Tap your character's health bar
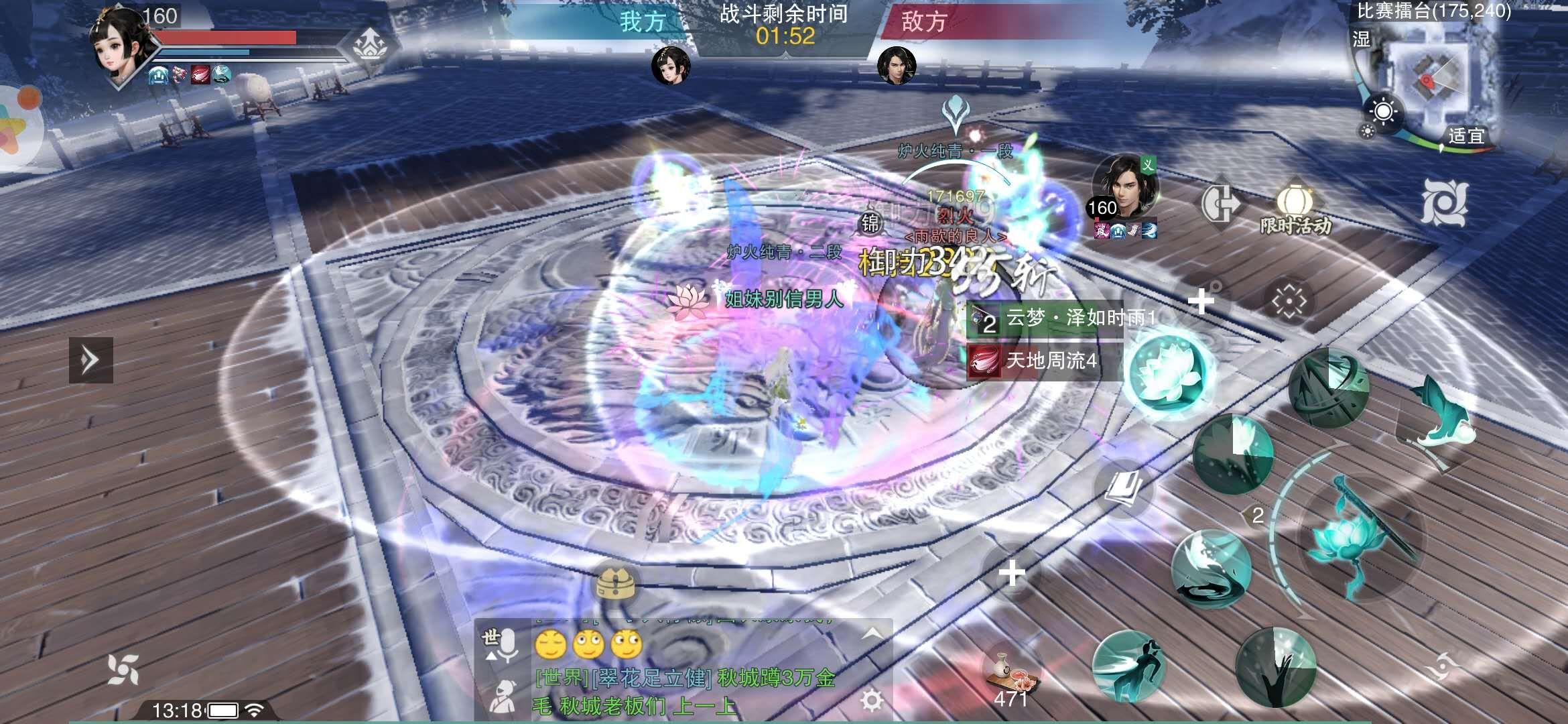 point(228,38)
